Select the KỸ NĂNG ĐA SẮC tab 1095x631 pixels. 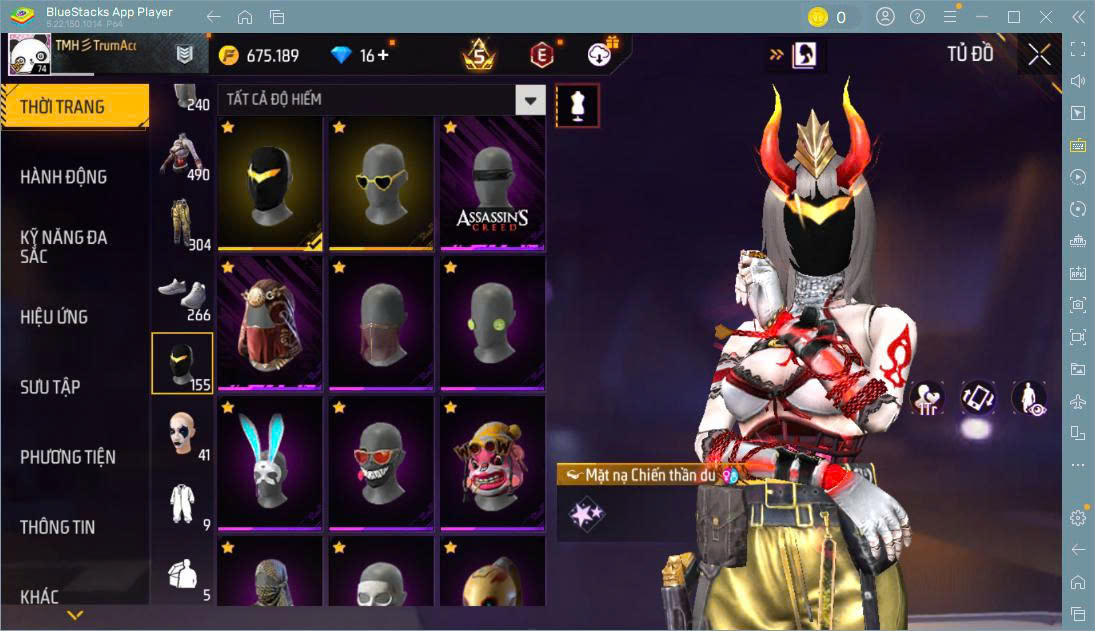coord(64,246)
